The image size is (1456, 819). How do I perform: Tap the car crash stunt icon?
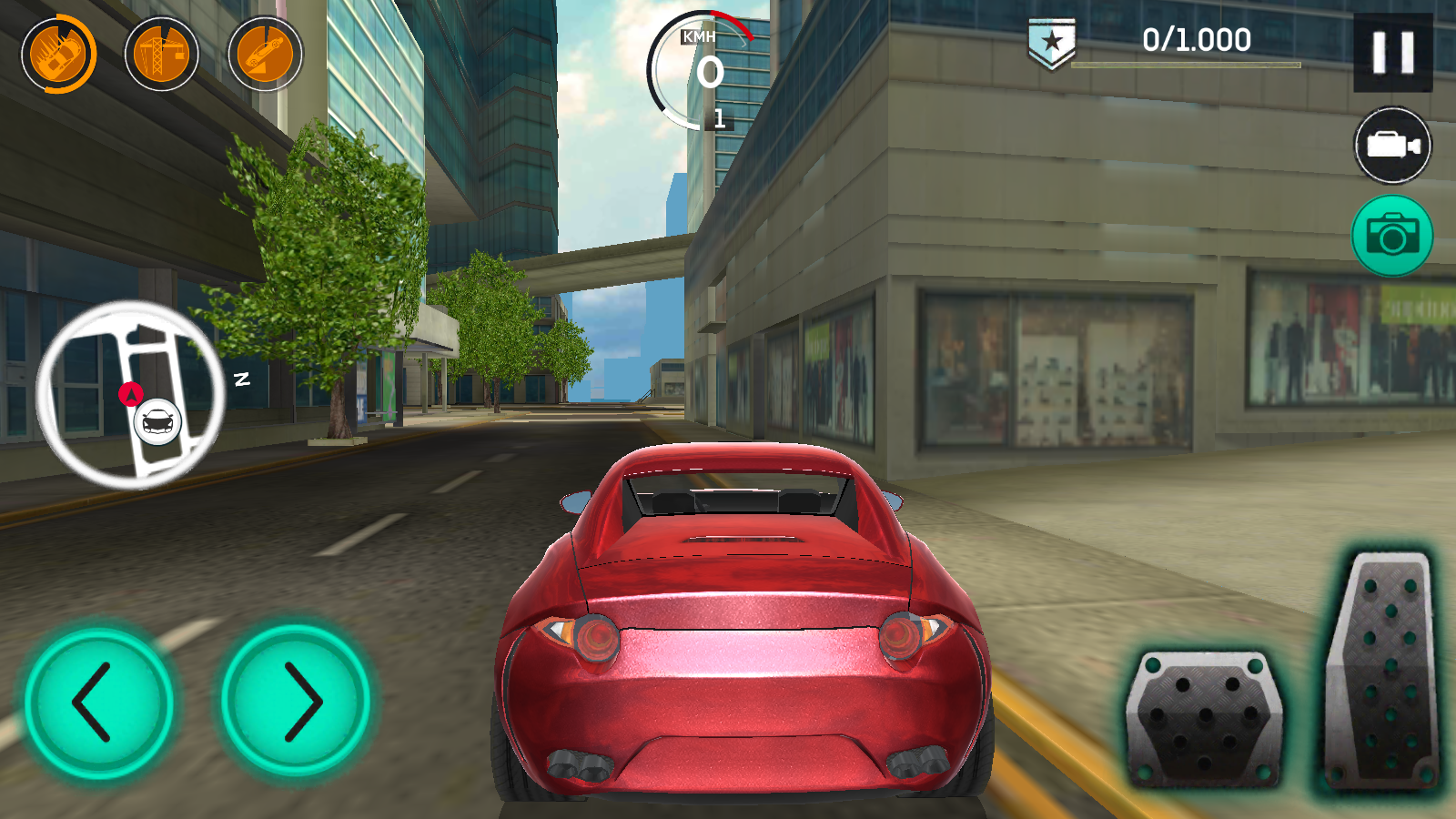coord(58,55)
